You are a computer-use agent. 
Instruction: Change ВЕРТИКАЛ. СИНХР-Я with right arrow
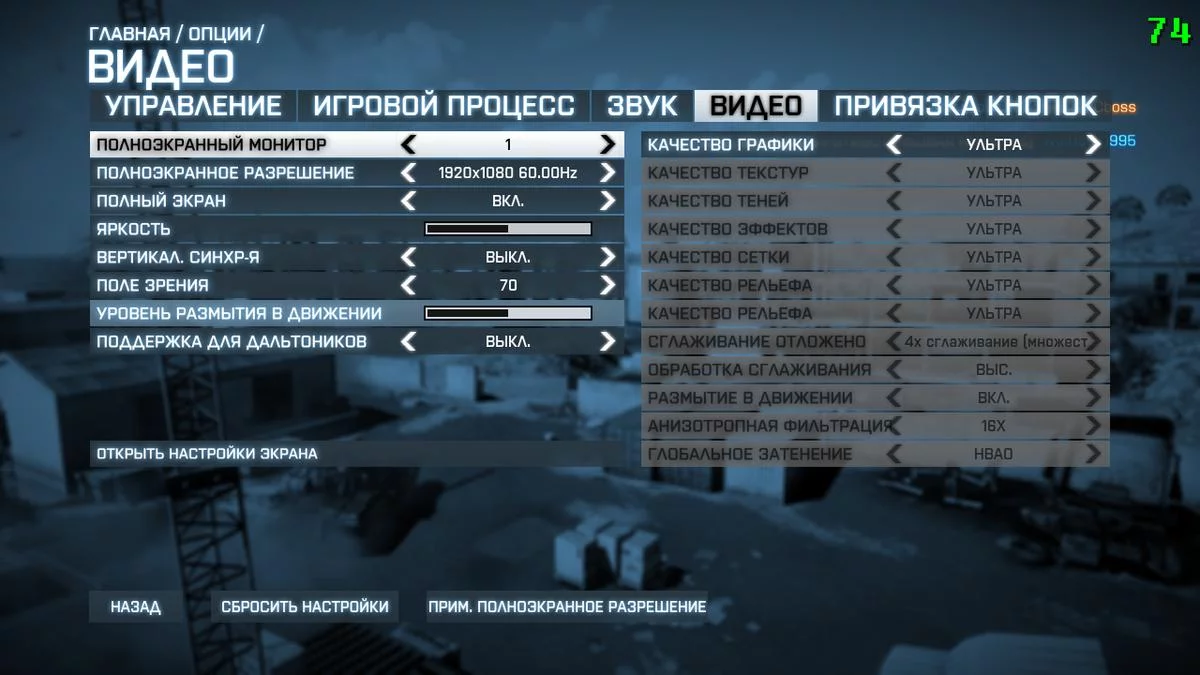[x=607, y=257]
